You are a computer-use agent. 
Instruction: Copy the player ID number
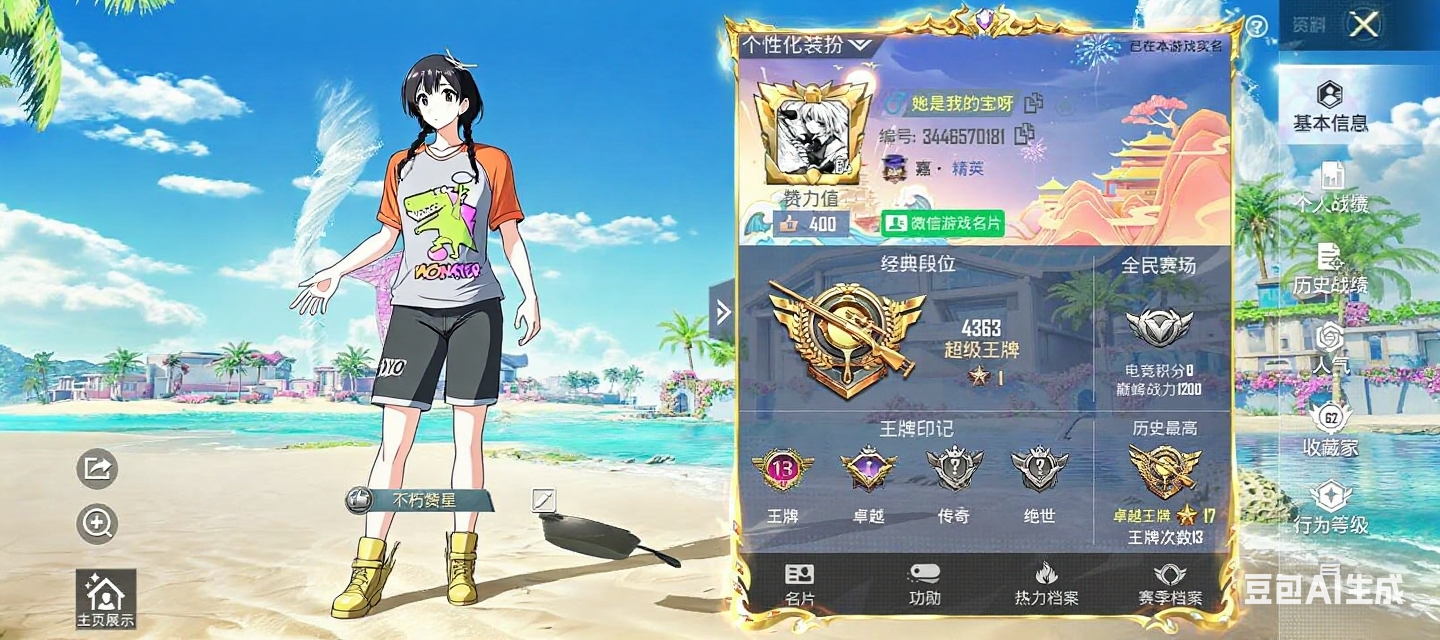pyautogui.click(x=1025, y=135)
